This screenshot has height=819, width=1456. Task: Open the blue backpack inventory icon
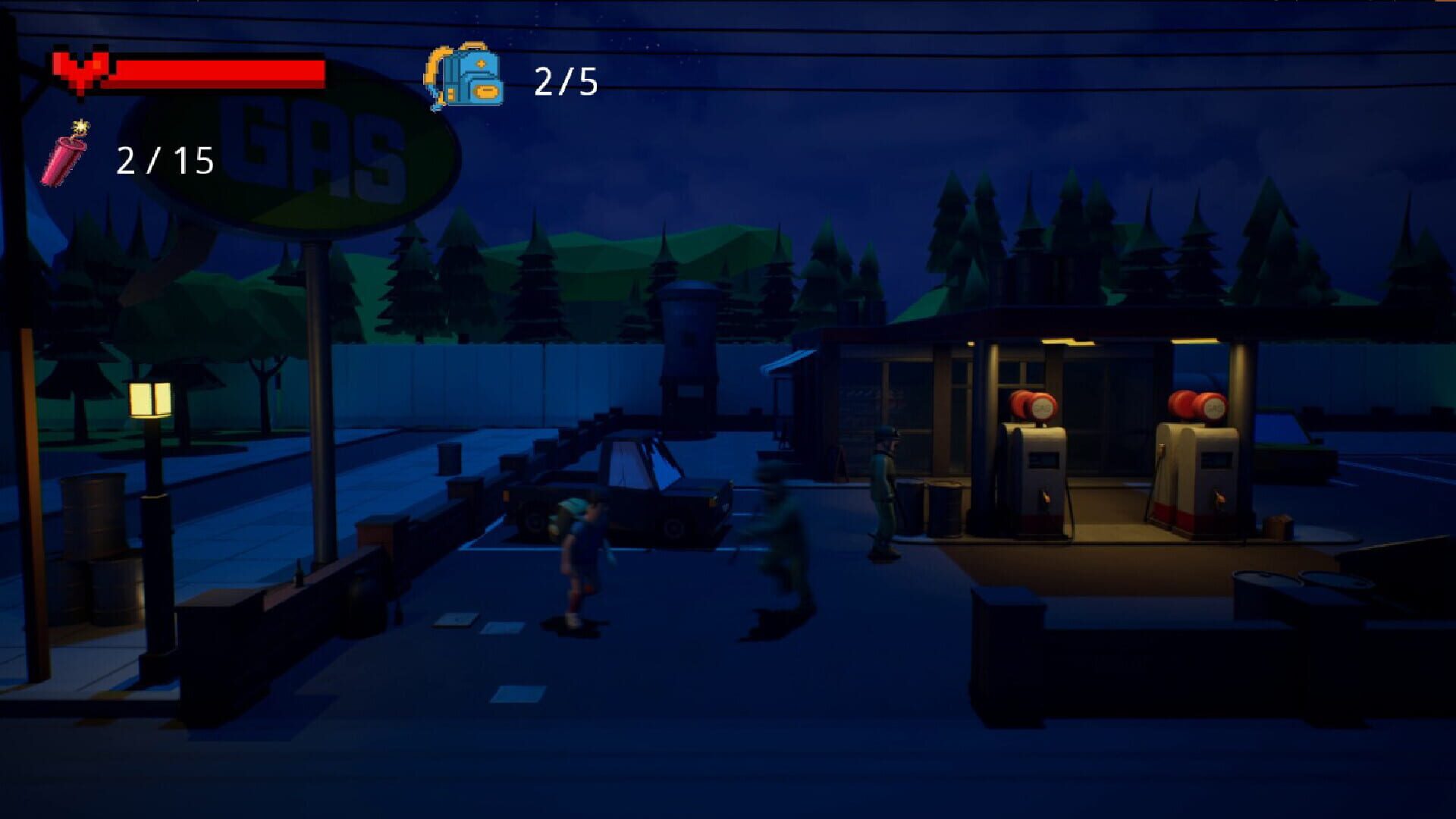click(466, 76)
